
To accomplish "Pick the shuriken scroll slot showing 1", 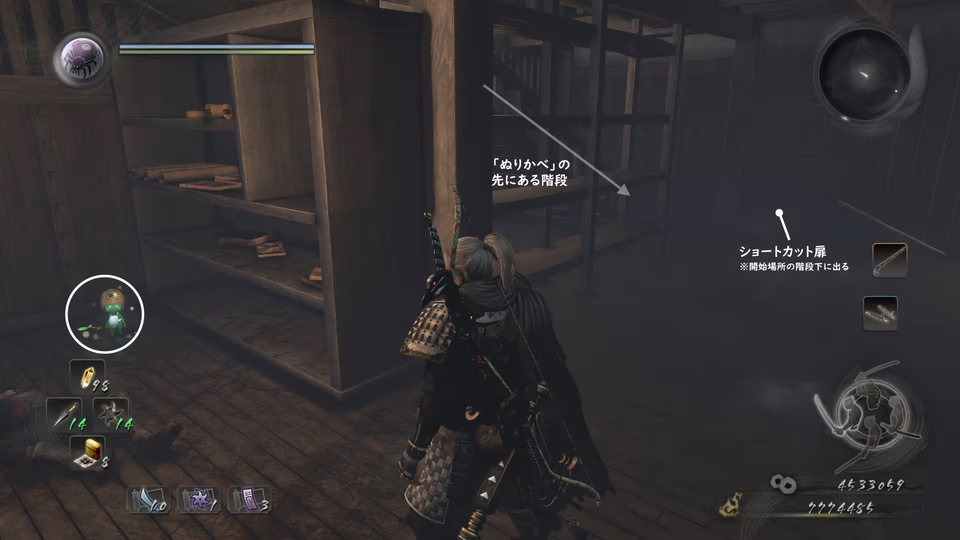I will [196, 498].
